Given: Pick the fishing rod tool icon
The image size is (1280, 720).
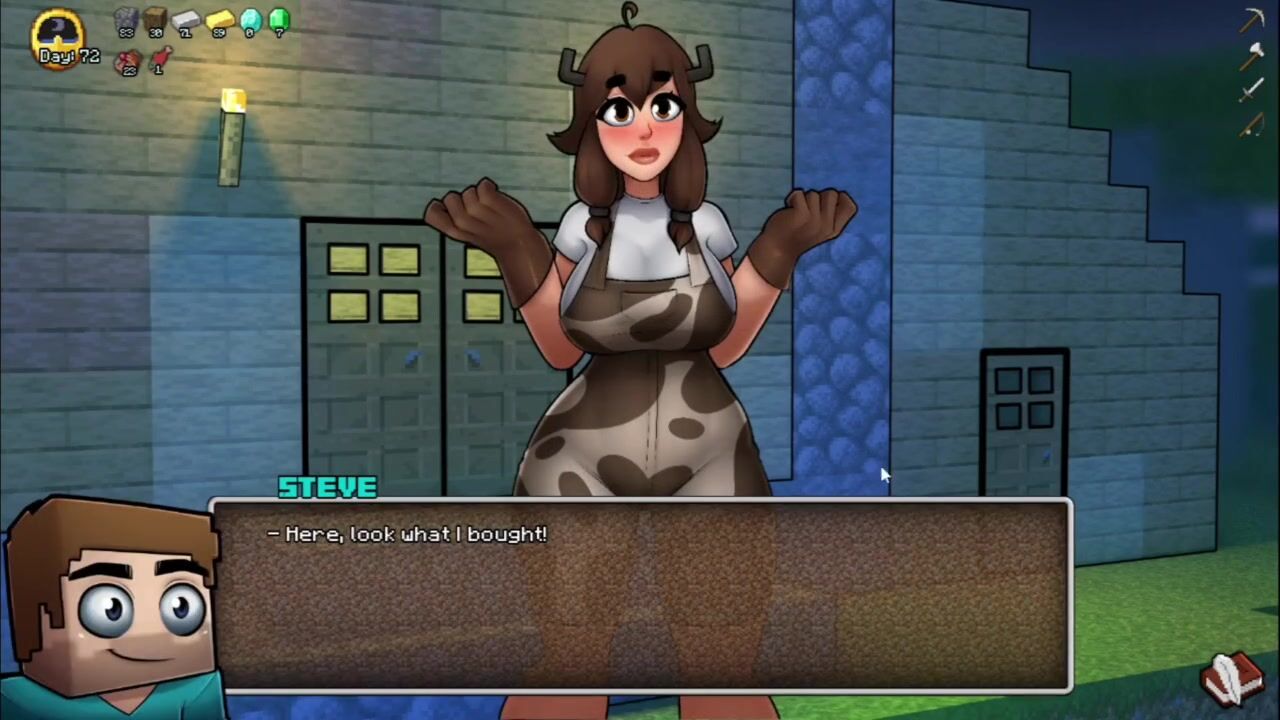Looking at the screenshot, I should coord(1251,126).
